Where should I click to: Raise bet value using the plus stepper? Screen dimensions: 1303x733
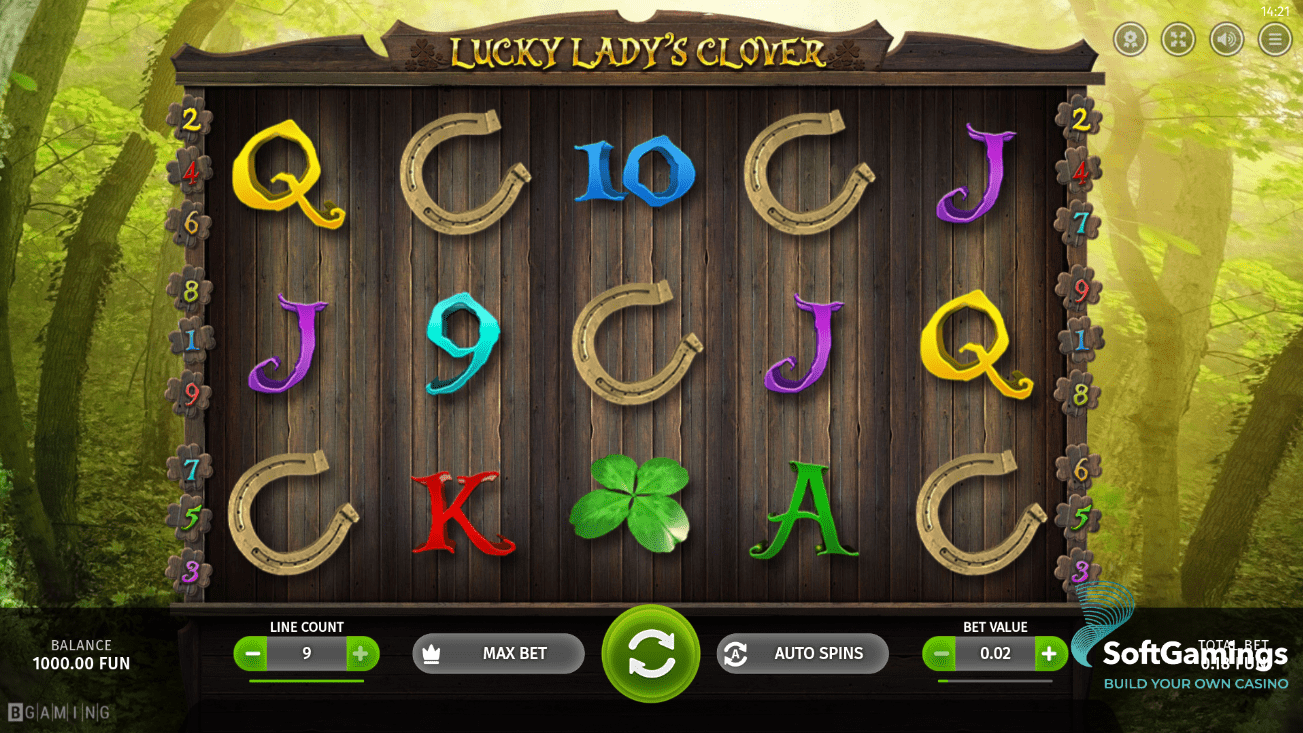point(1048,653)
